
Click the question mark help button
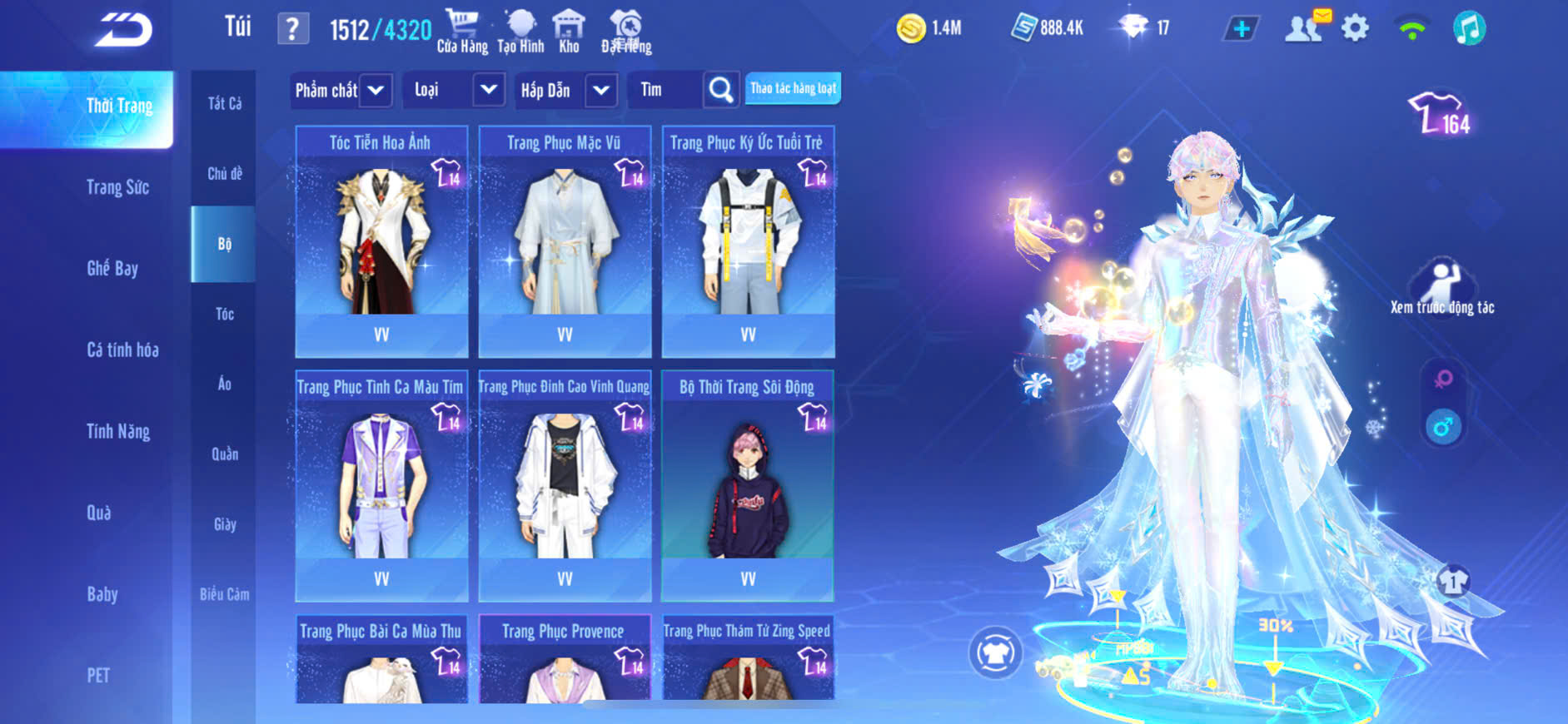coord(292,29)
